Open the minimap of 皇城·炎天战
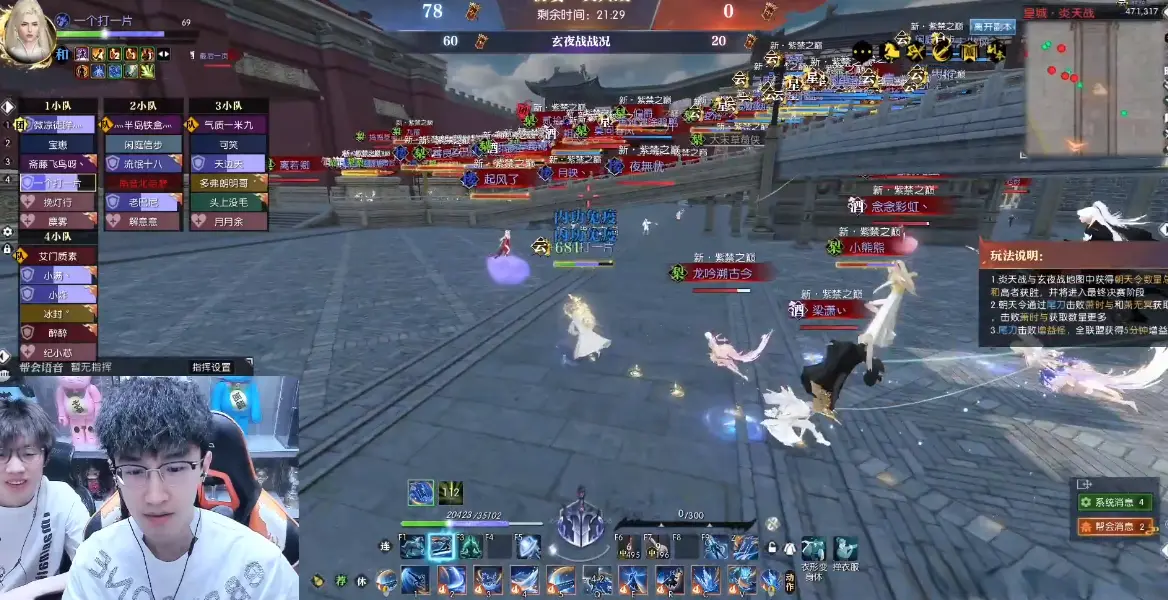The height and width of the screenshot is (600, 1168). pos(1096,88)
